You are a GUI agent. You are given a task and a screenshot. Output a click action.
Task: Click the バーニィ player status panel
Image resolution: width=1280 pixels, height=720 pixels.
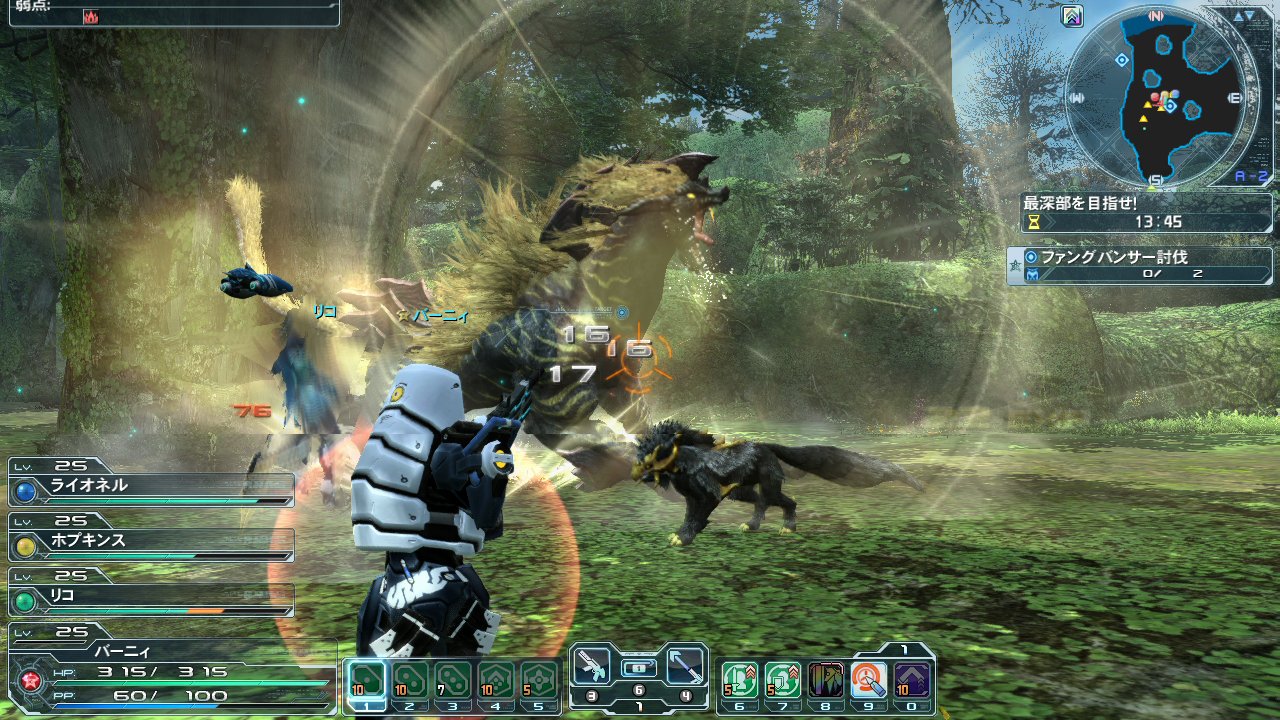(x=170, y=670)
